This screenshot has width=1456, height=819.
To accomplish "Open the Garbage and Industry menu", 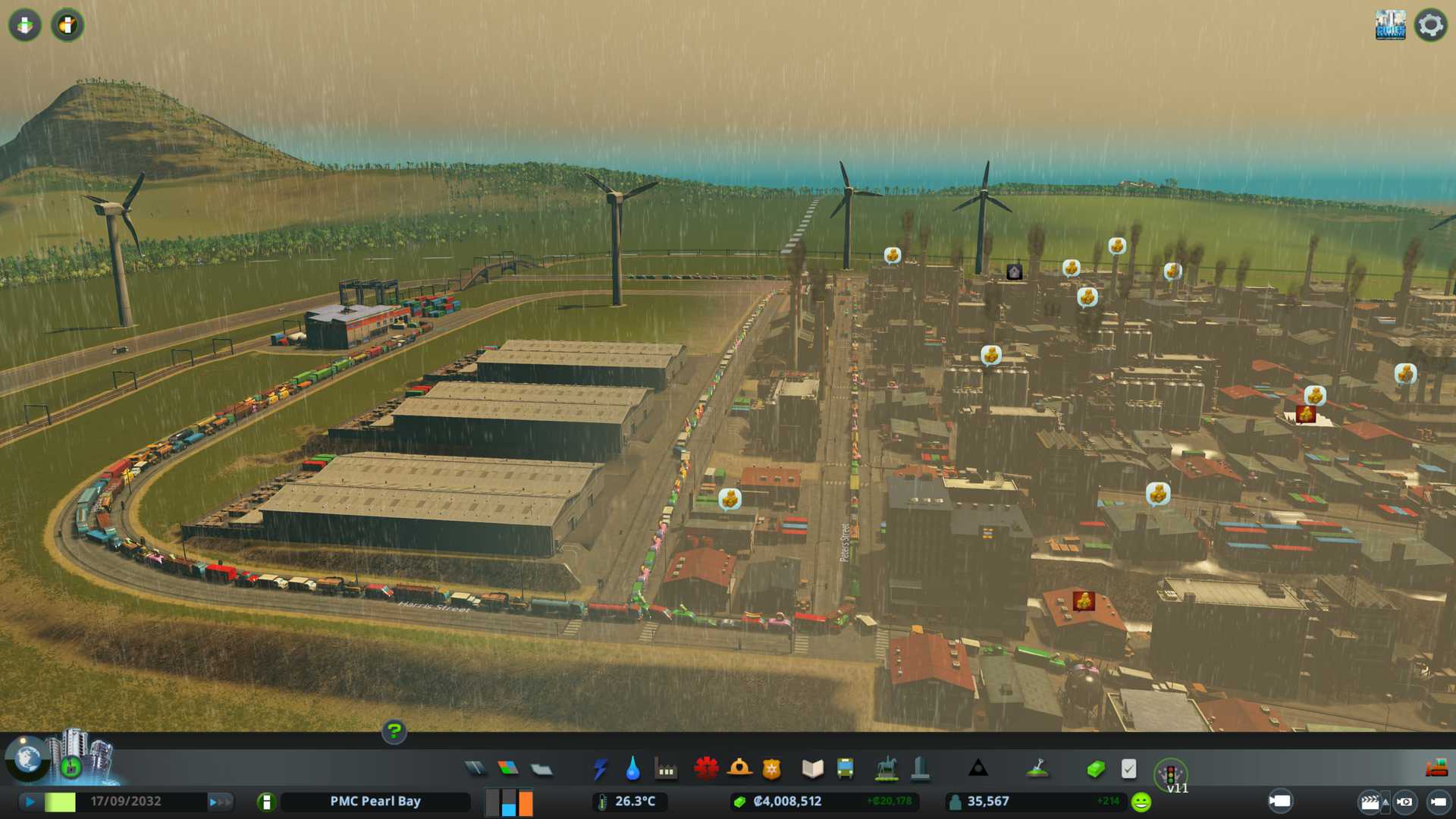I will [666, 770].
